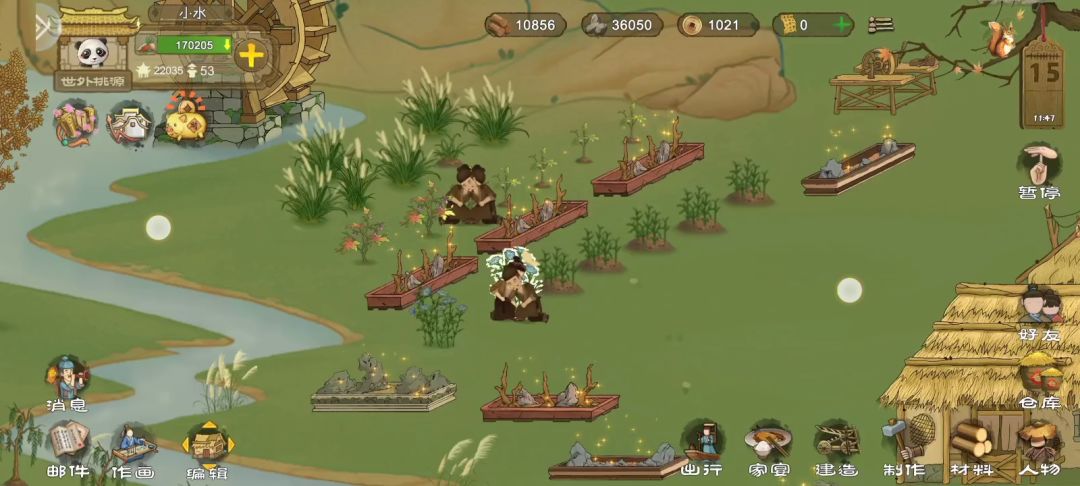Open the 消息 messages icon
Screen dimensions: 1080x486
(67, 381)
